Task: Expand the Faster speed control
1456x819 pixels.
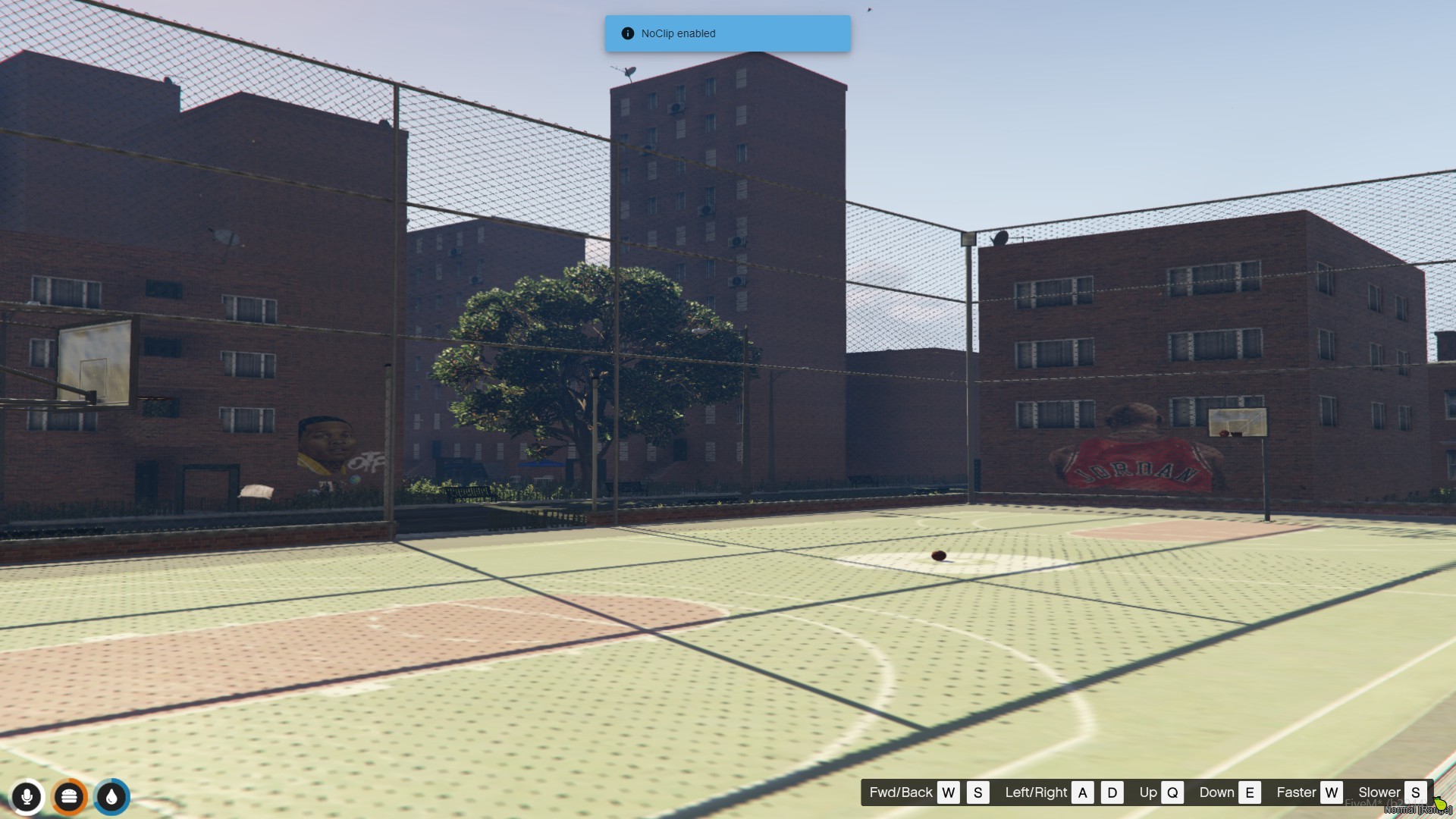Action: 1297,792
